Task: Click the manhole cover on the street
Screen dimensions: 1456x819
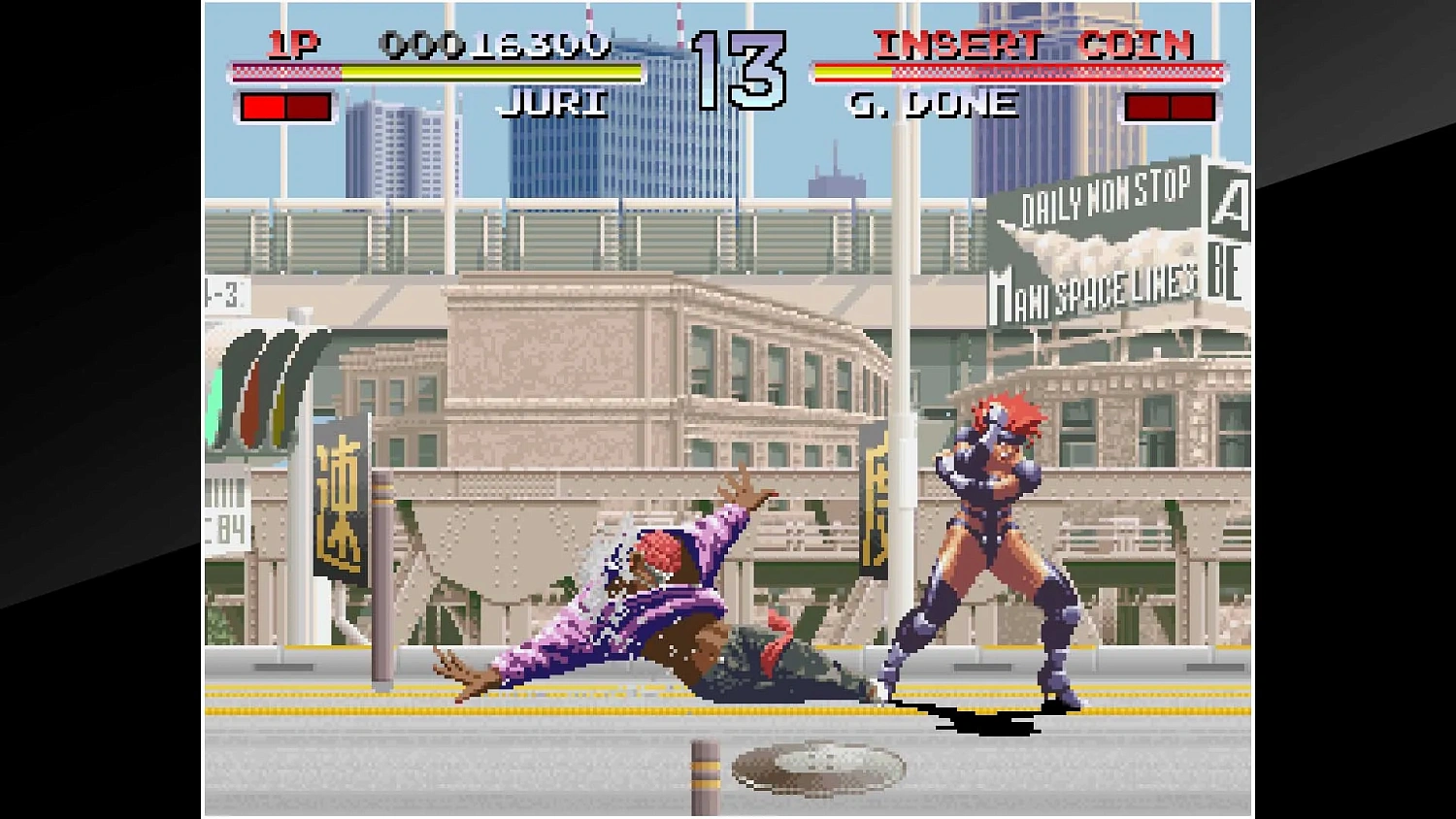Action: pyautogui.click(x=818, y=767)
